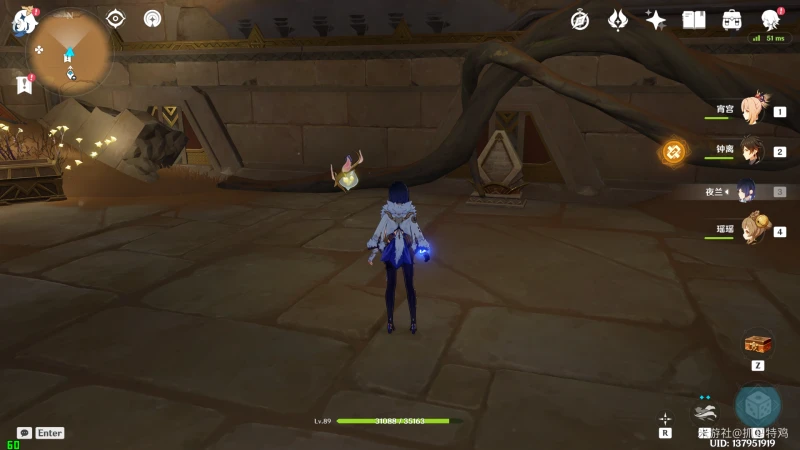Open the Wish banner icon

[618, 19]
